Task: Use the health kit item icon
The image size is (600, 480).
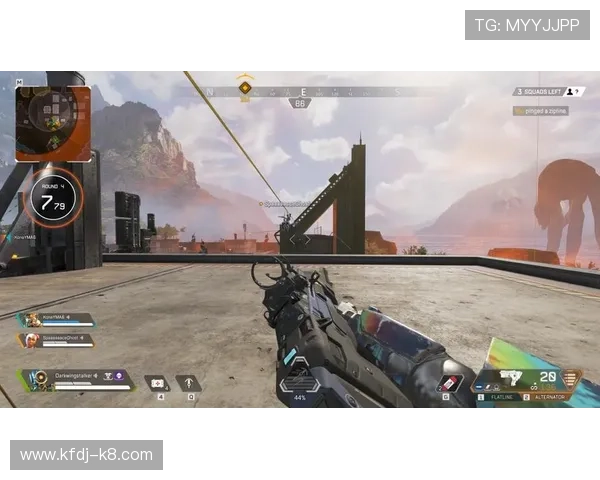Action: (x=157, y=383)
